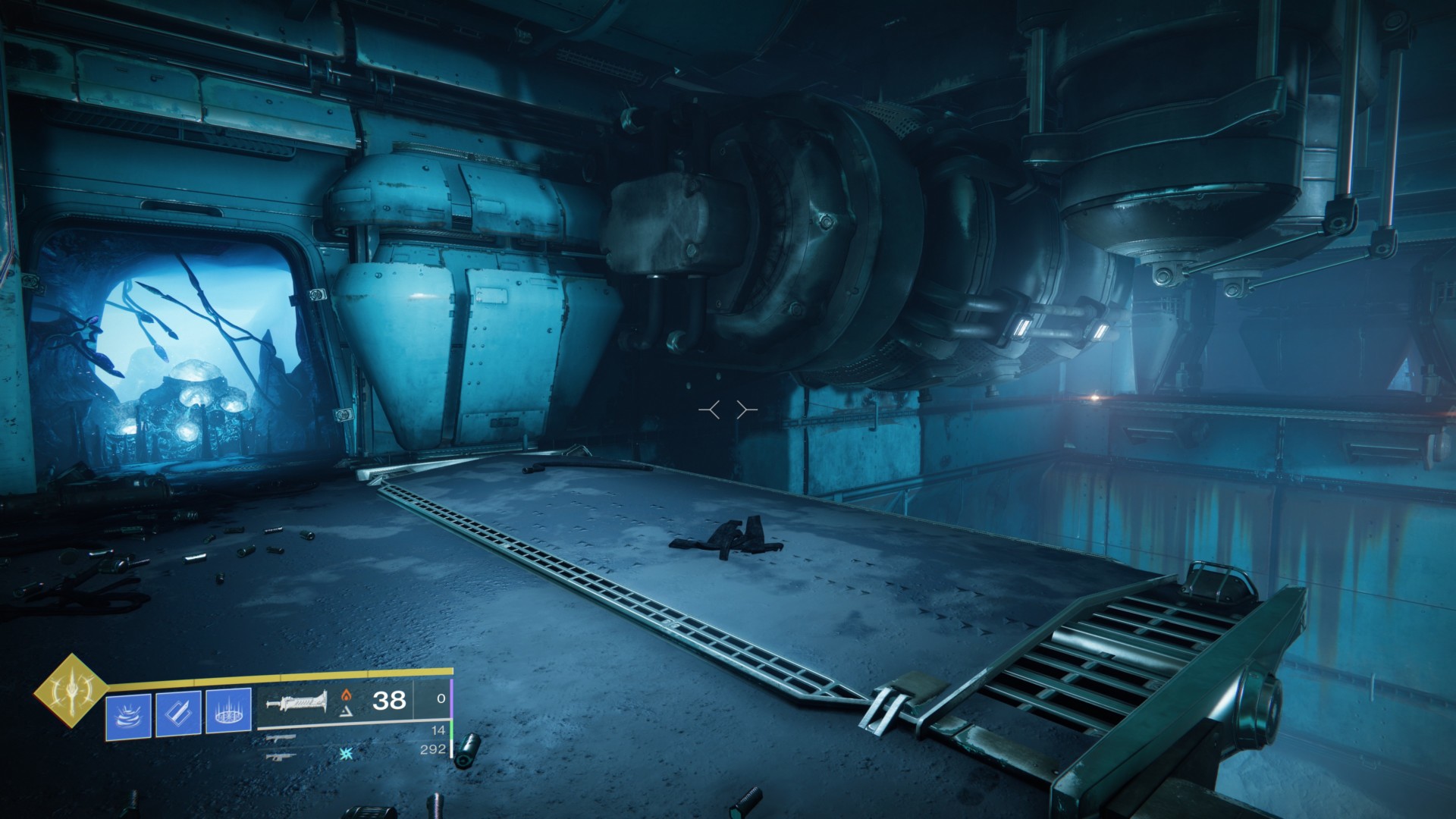Screen dimensions: 1456x819
Task: Throw the spike-ring grenade ability icon
Action: pos(228,714)
